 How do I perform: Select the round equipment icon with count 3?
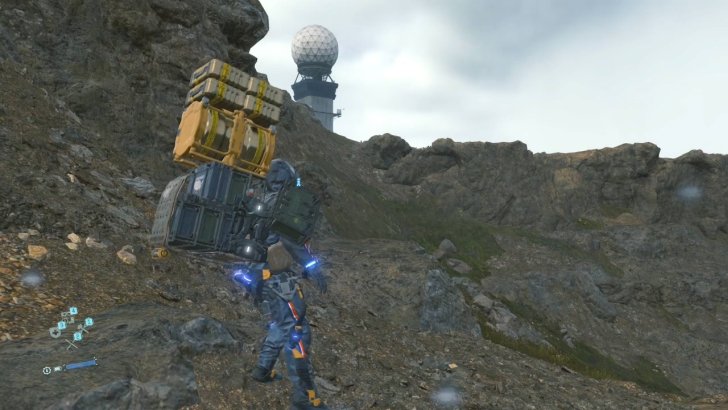55,332
